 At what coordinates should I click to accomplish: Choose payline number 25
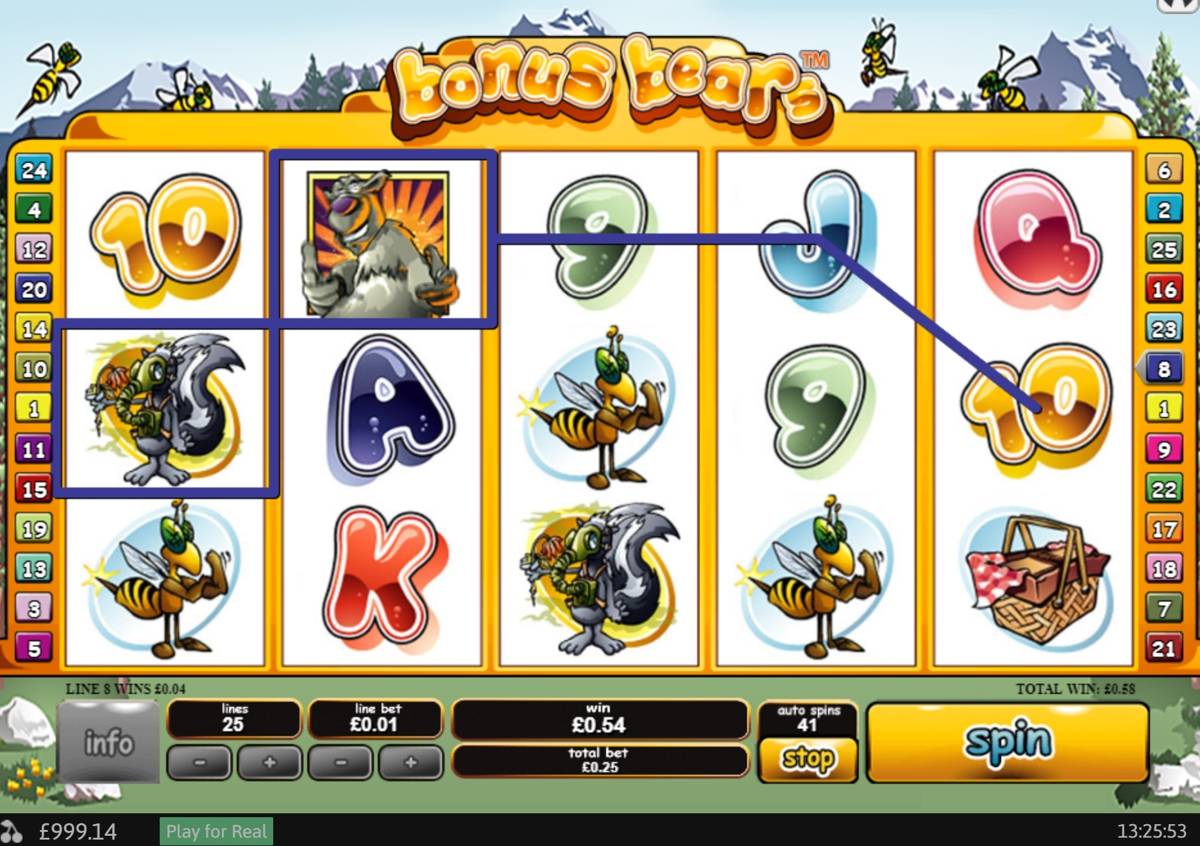(1164, 250)
